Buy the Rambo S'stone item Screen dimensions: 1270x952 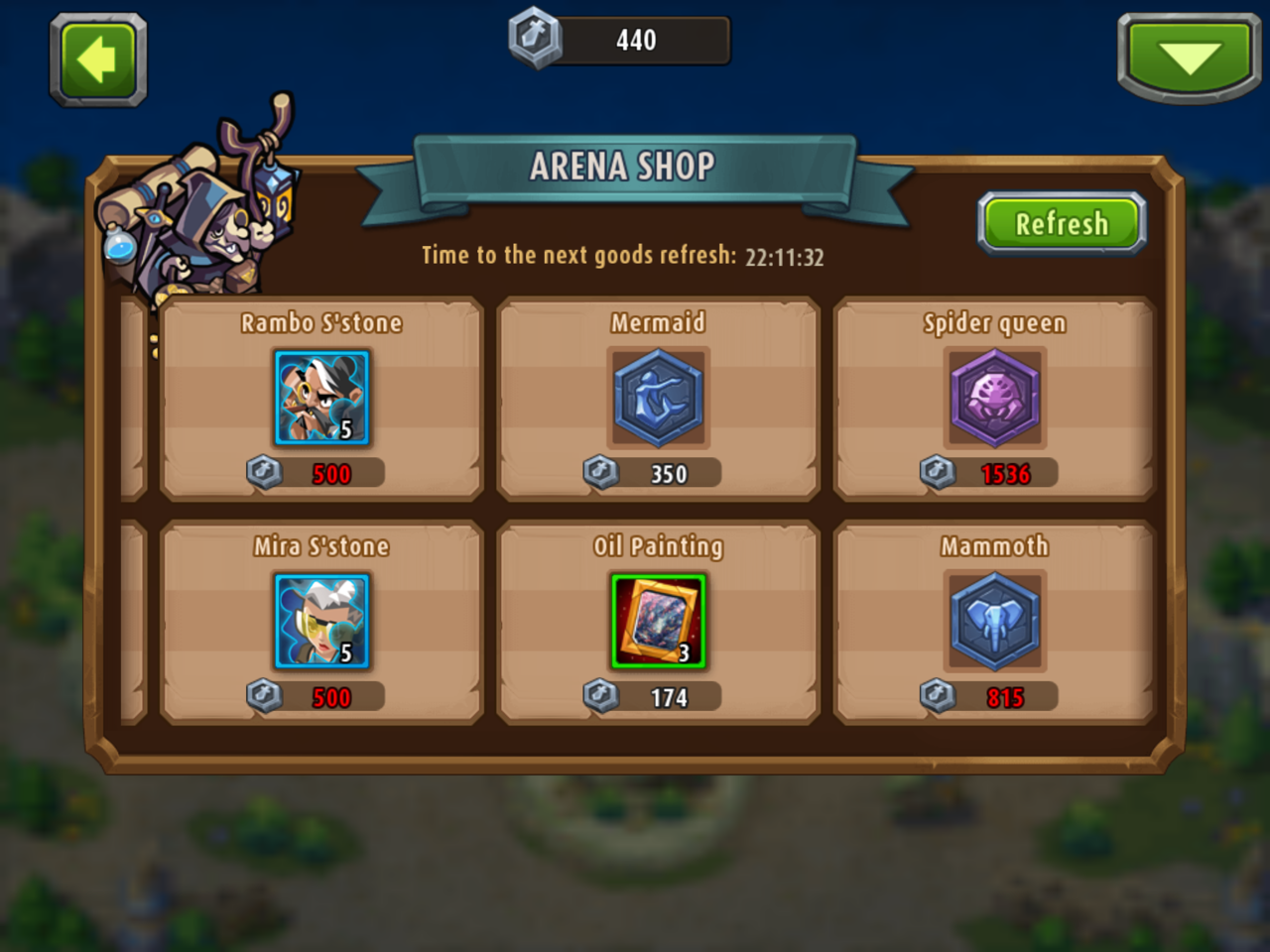(x=321, y=399)
